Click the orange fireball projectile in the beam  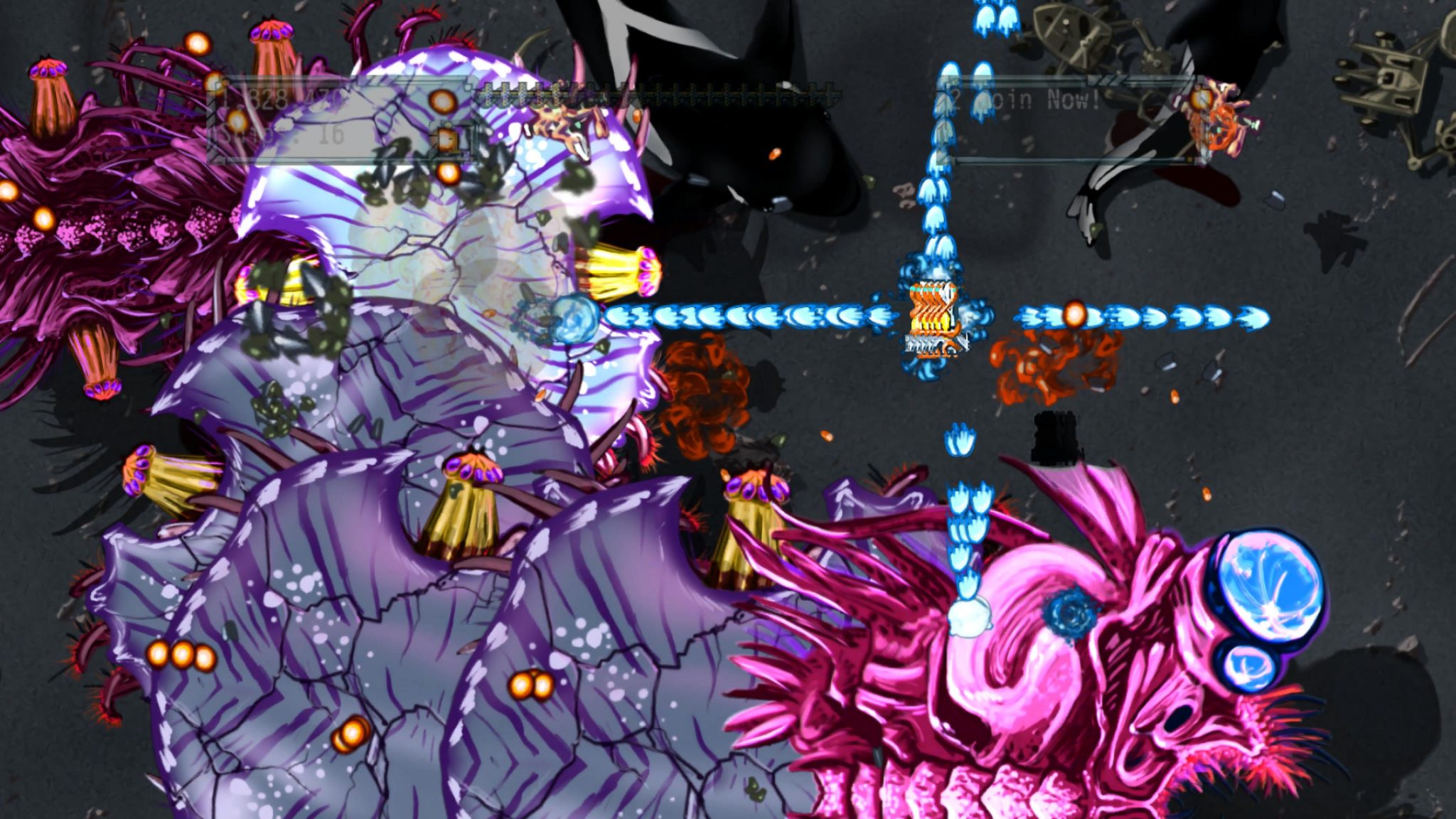tap(1075, 313)
